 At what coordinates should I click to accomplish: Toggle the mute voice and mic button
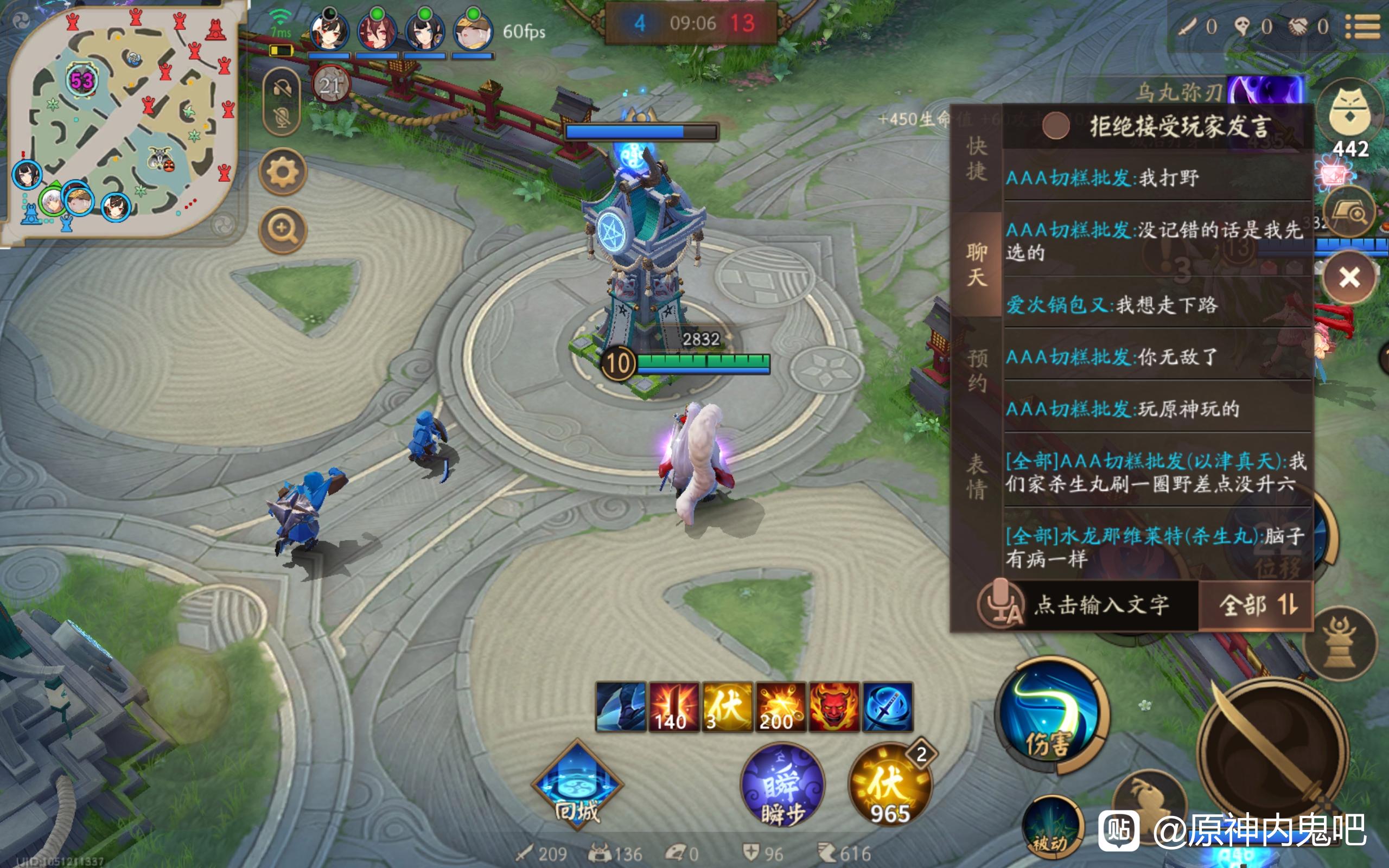282,102
